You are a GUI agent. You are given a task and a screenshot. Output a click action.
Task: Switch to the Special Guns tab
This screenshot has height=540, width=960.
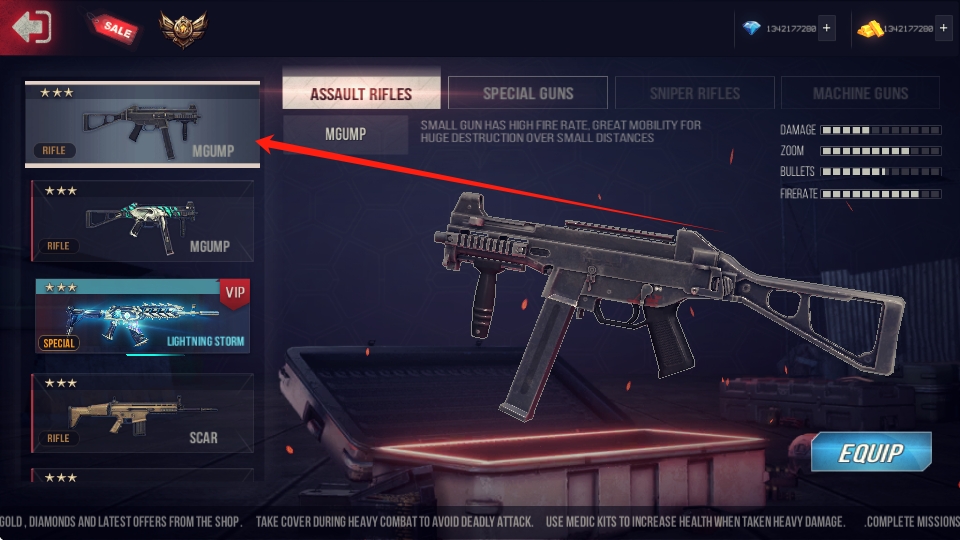coord(528,94)
